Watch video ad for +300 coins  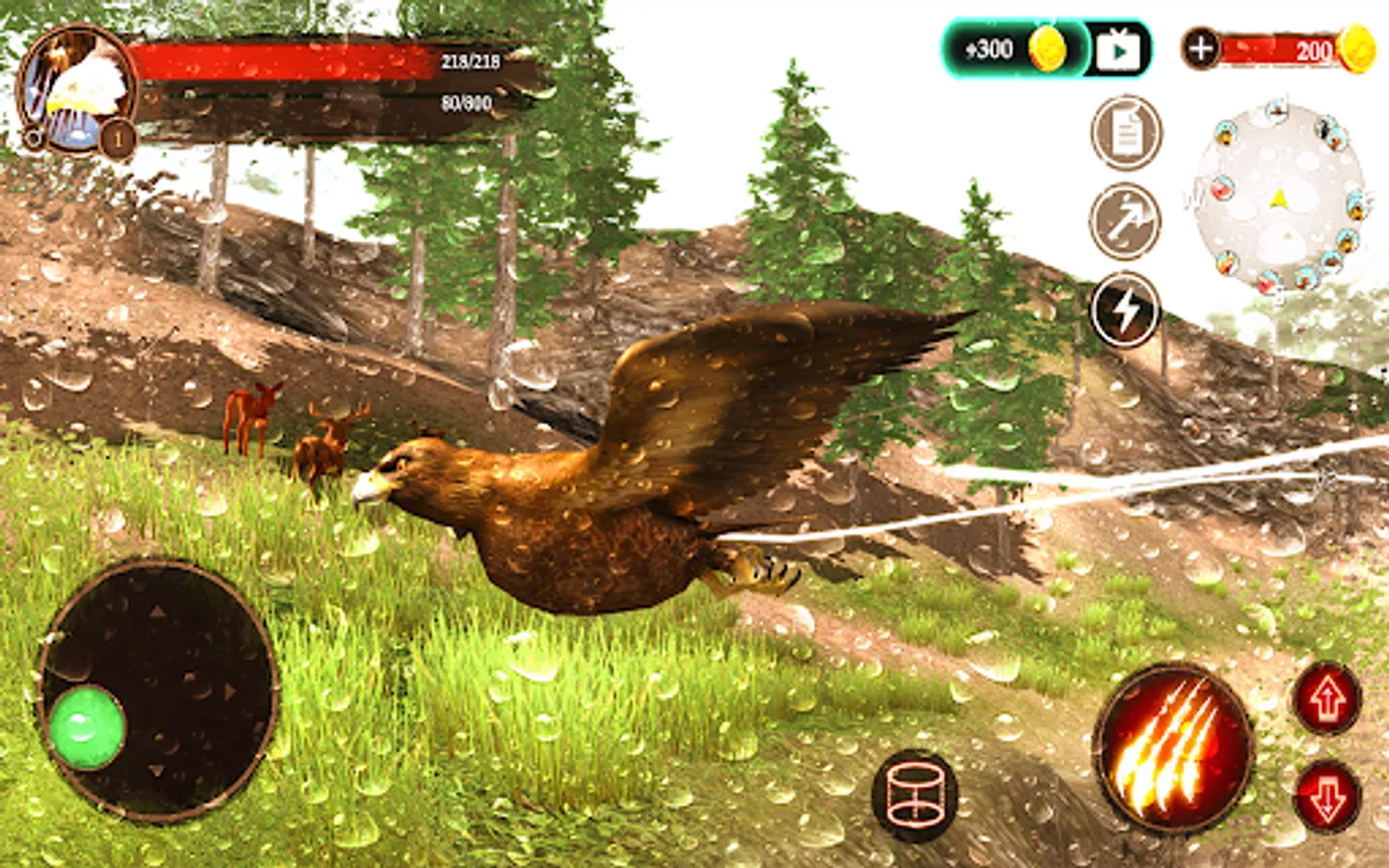[1118, 50]
